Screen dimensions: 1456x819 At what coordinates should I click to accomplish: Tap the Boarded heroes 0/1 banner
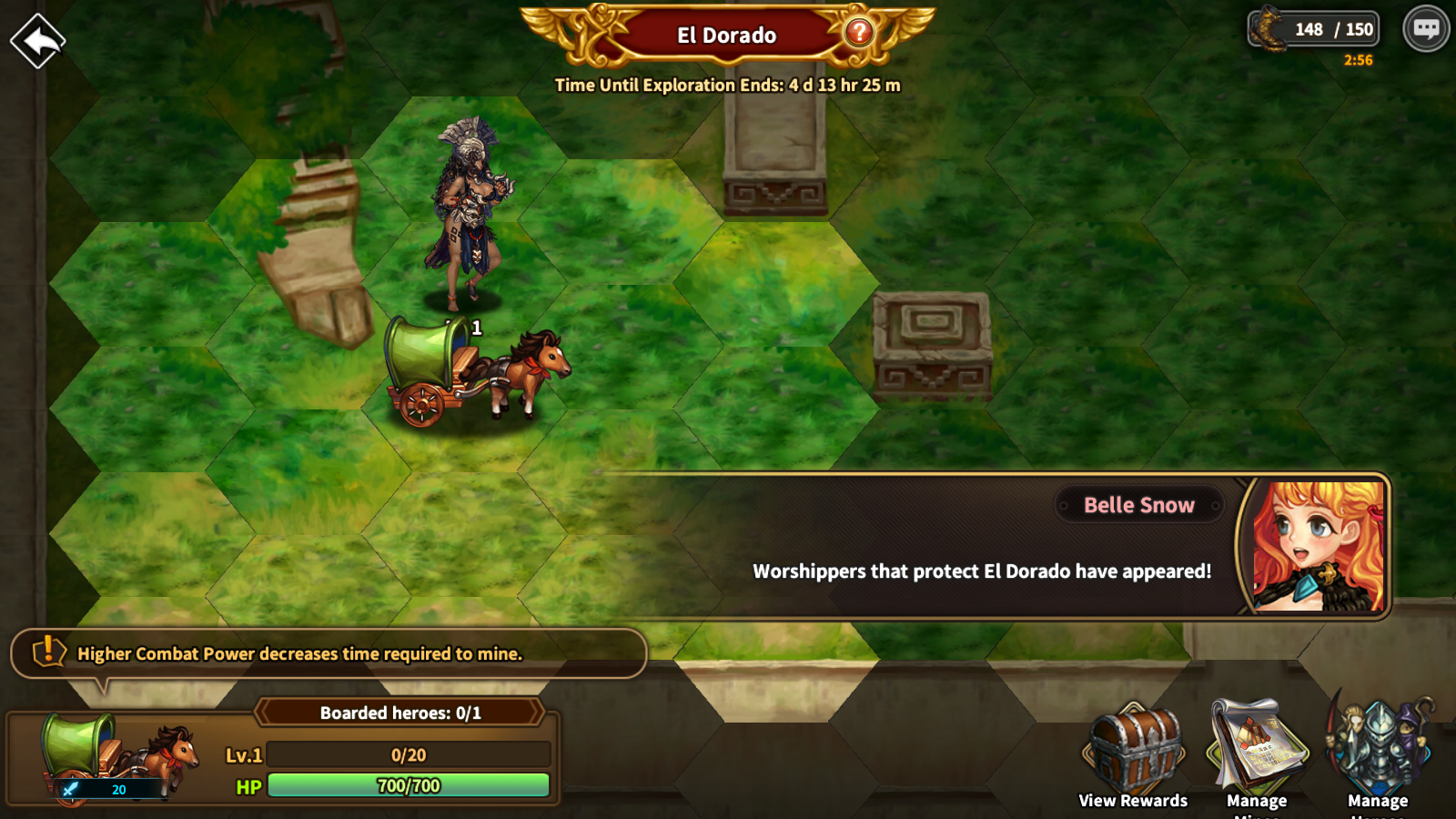(399, 713)
